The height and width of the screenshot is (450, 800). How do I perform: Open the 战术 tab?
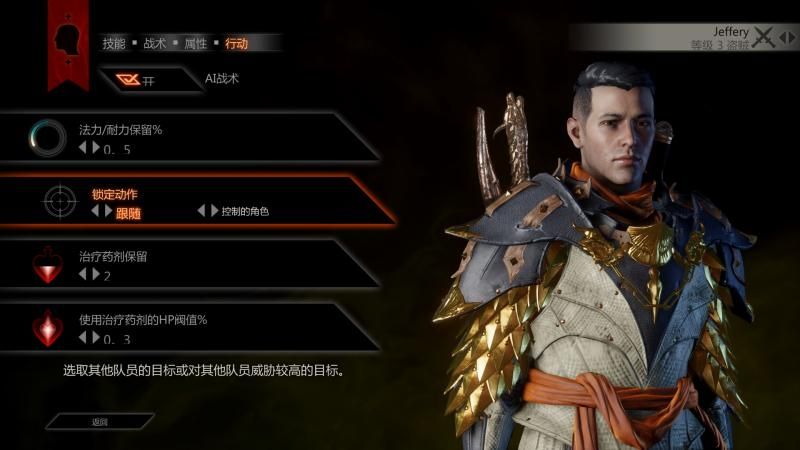coord(155,43)
